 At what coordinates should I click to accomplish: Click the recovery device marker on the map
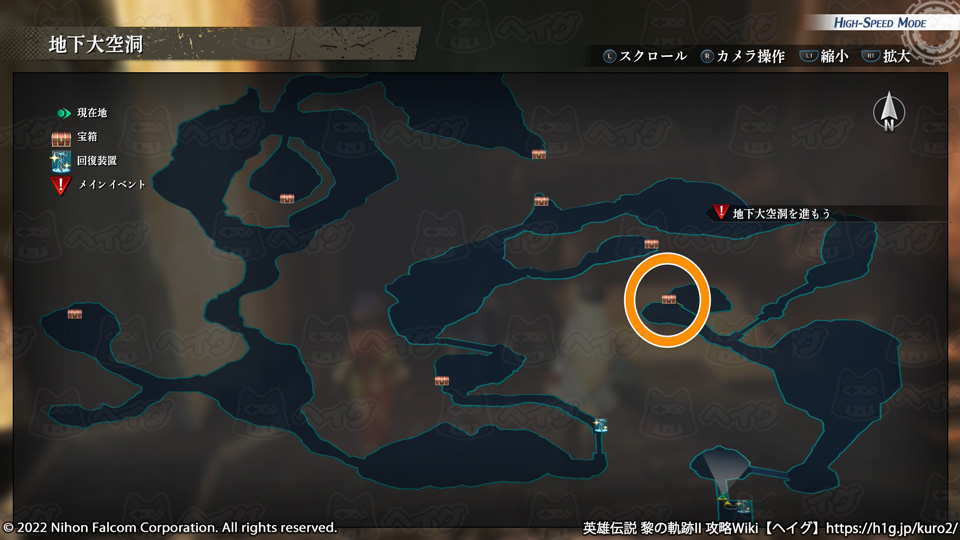point(600,426)
